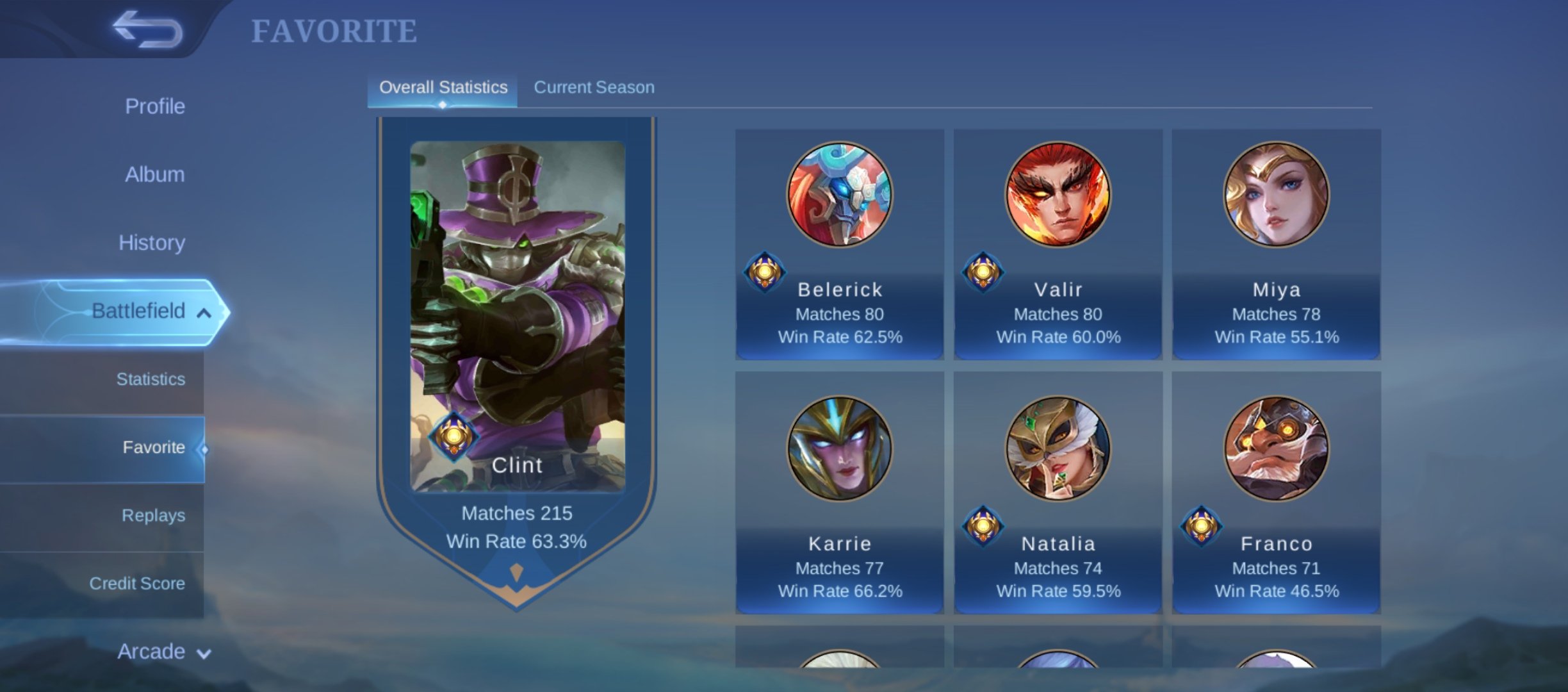Image resolution: width=1568 pixels, height=692 pixels.
Task: View the Credit Score page
Action: (137, 584)
